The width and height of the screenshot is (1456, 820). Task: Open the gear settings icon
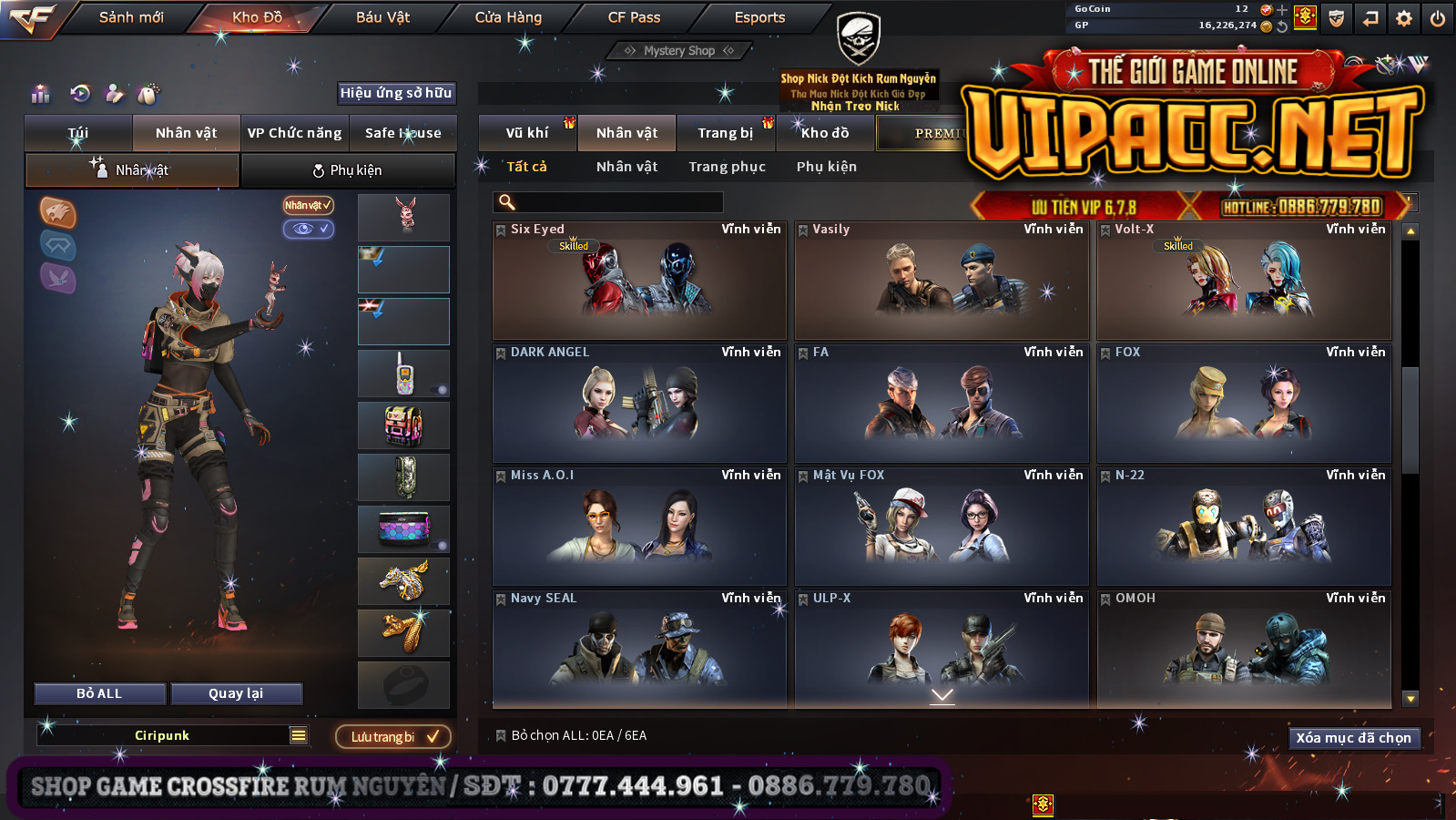(1404, 18)
